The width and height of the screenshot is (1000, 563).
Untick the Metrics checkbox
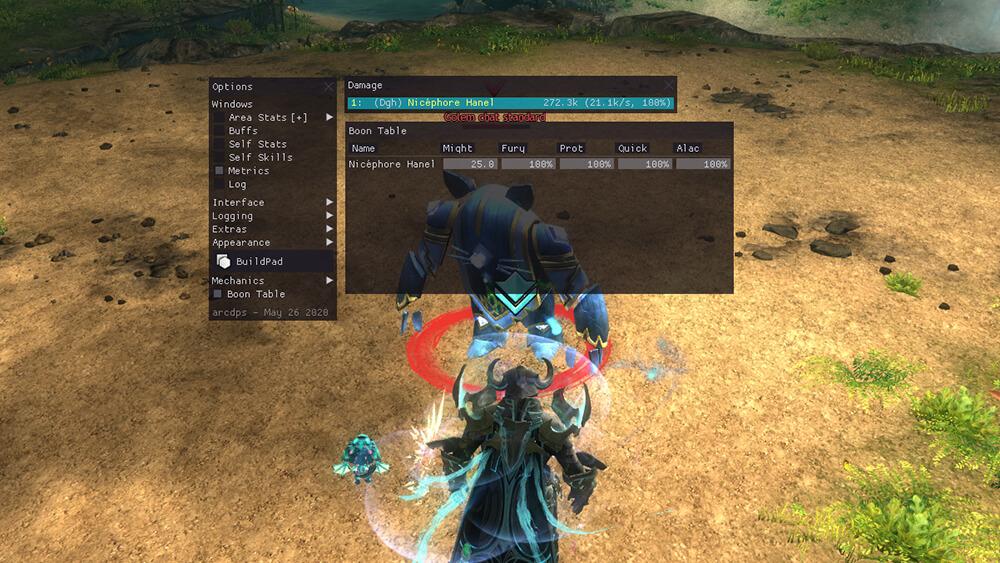(220, 171)
